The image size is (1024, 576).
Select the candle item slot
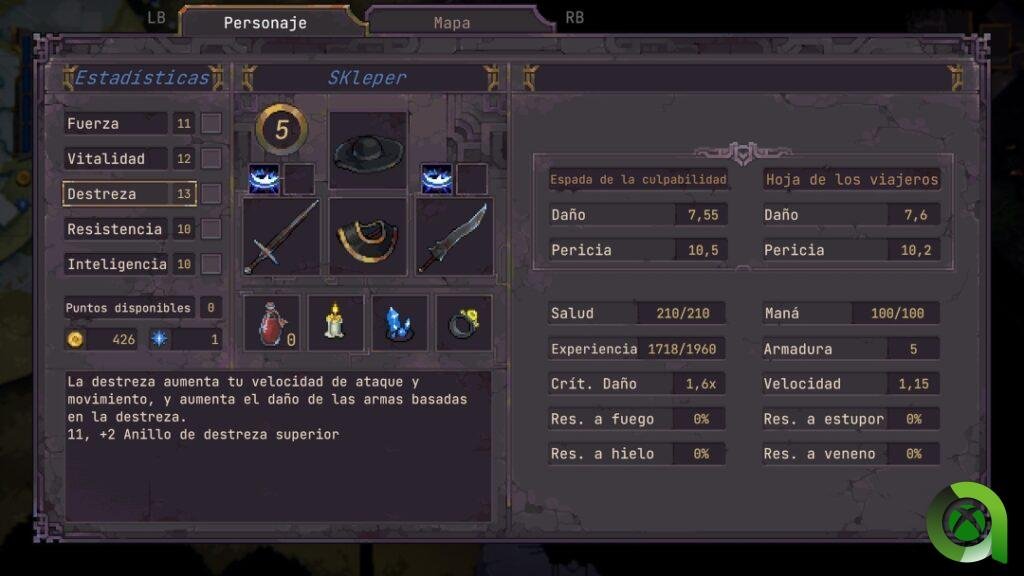point(335,323)
